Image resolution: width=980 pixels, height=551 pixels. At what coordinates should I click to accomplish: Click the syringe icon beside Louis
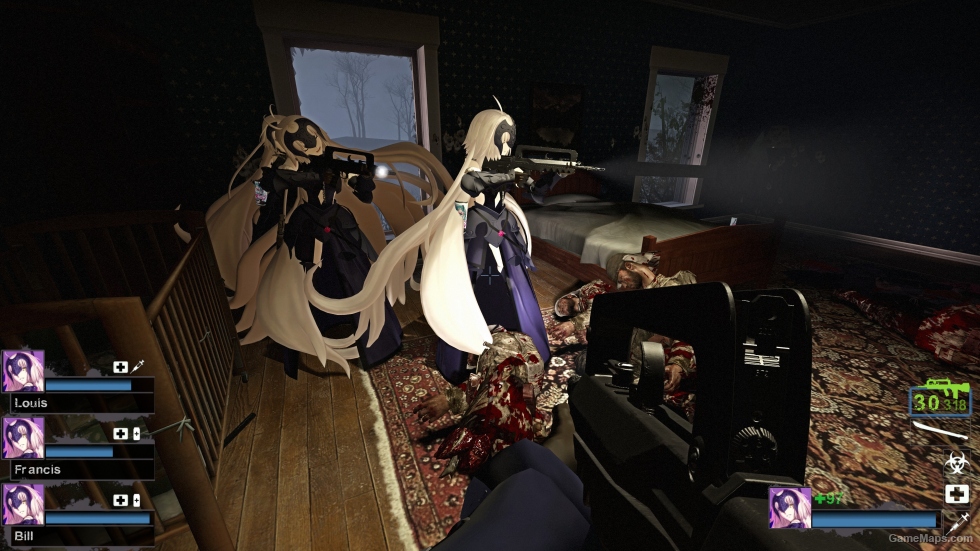pos(137,367)
